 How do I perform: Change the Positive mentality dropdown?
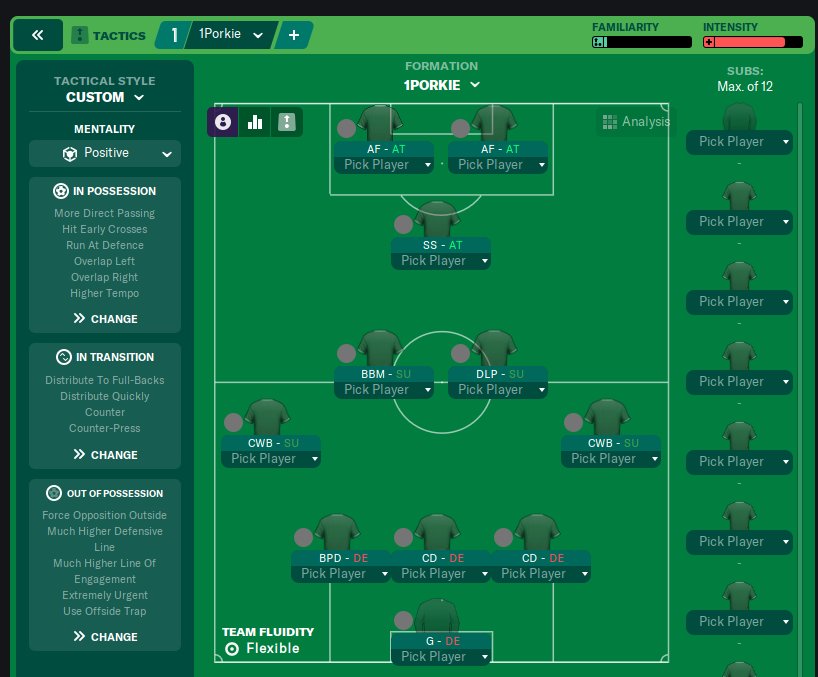click(x=105, y=154)
